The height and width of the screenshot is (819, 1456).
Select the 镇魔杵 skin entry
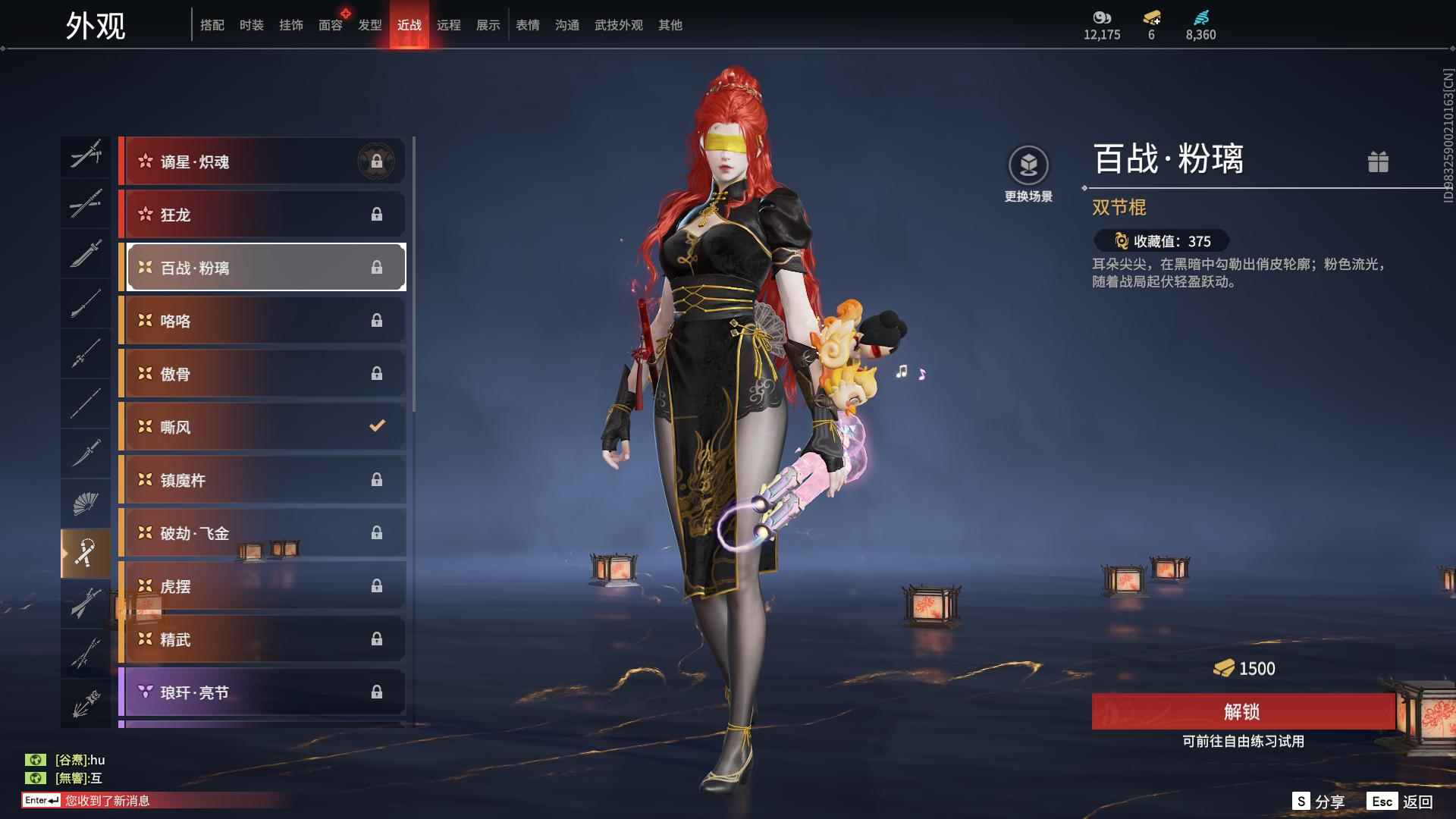coord(262,480)
